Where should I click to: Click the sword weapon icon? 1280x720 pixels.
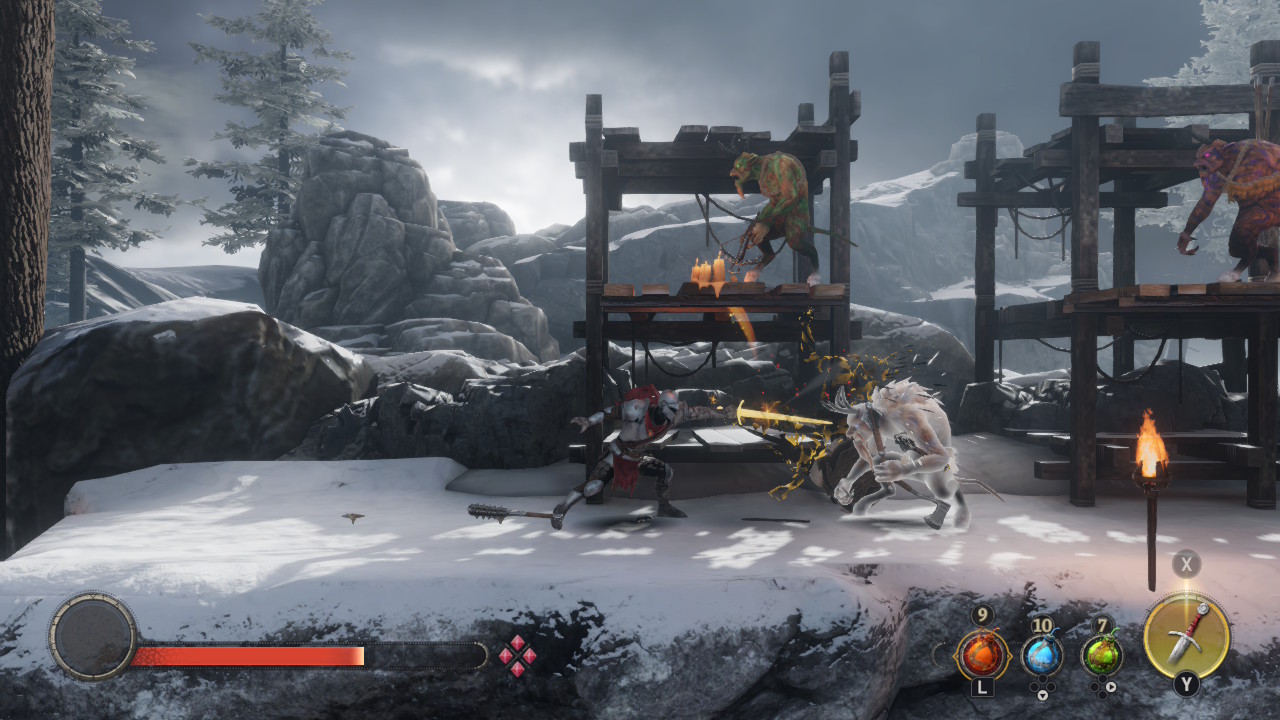[1187, 635]
